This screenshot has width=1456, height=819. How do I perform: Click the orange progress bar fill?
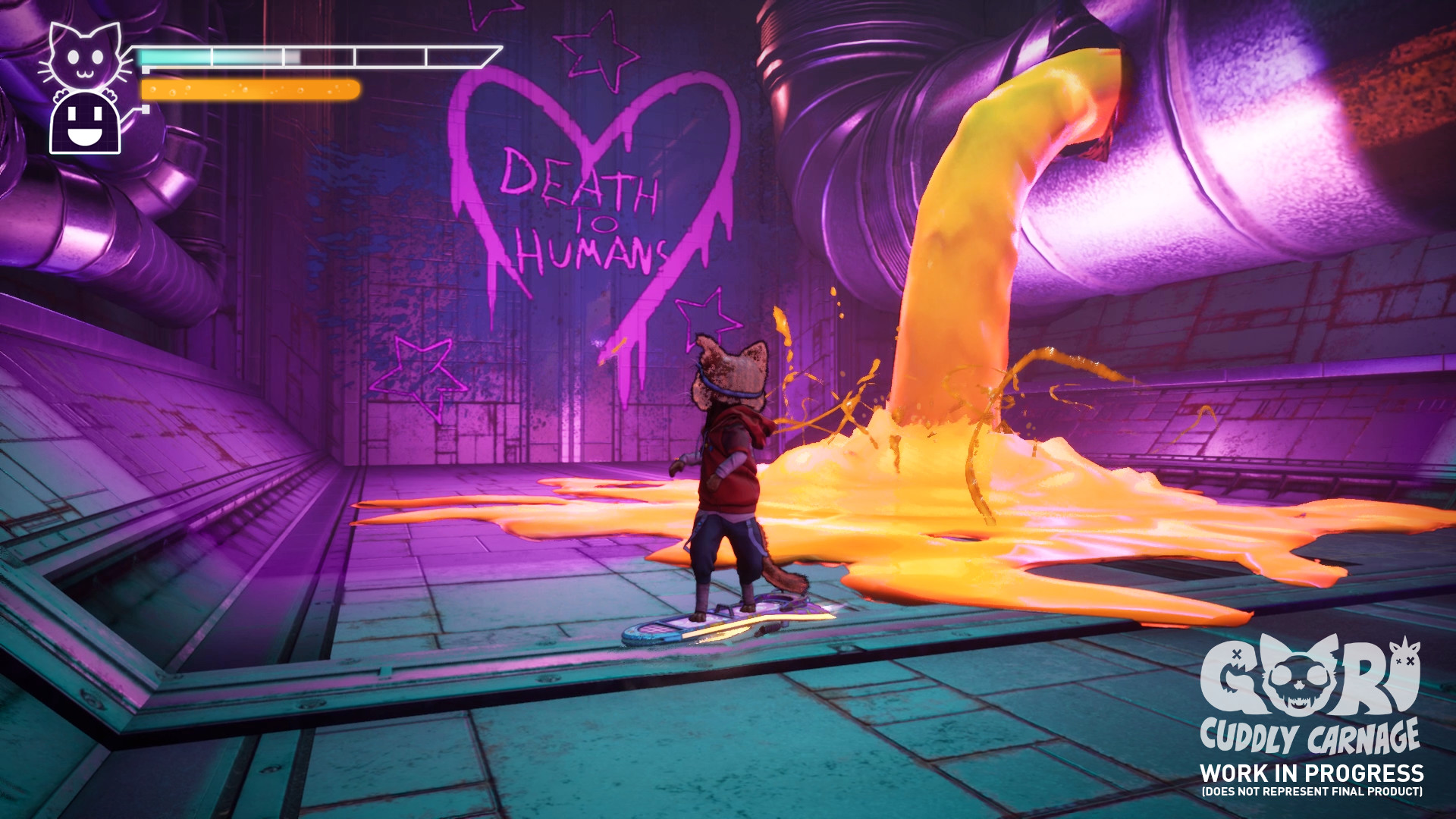249,89
